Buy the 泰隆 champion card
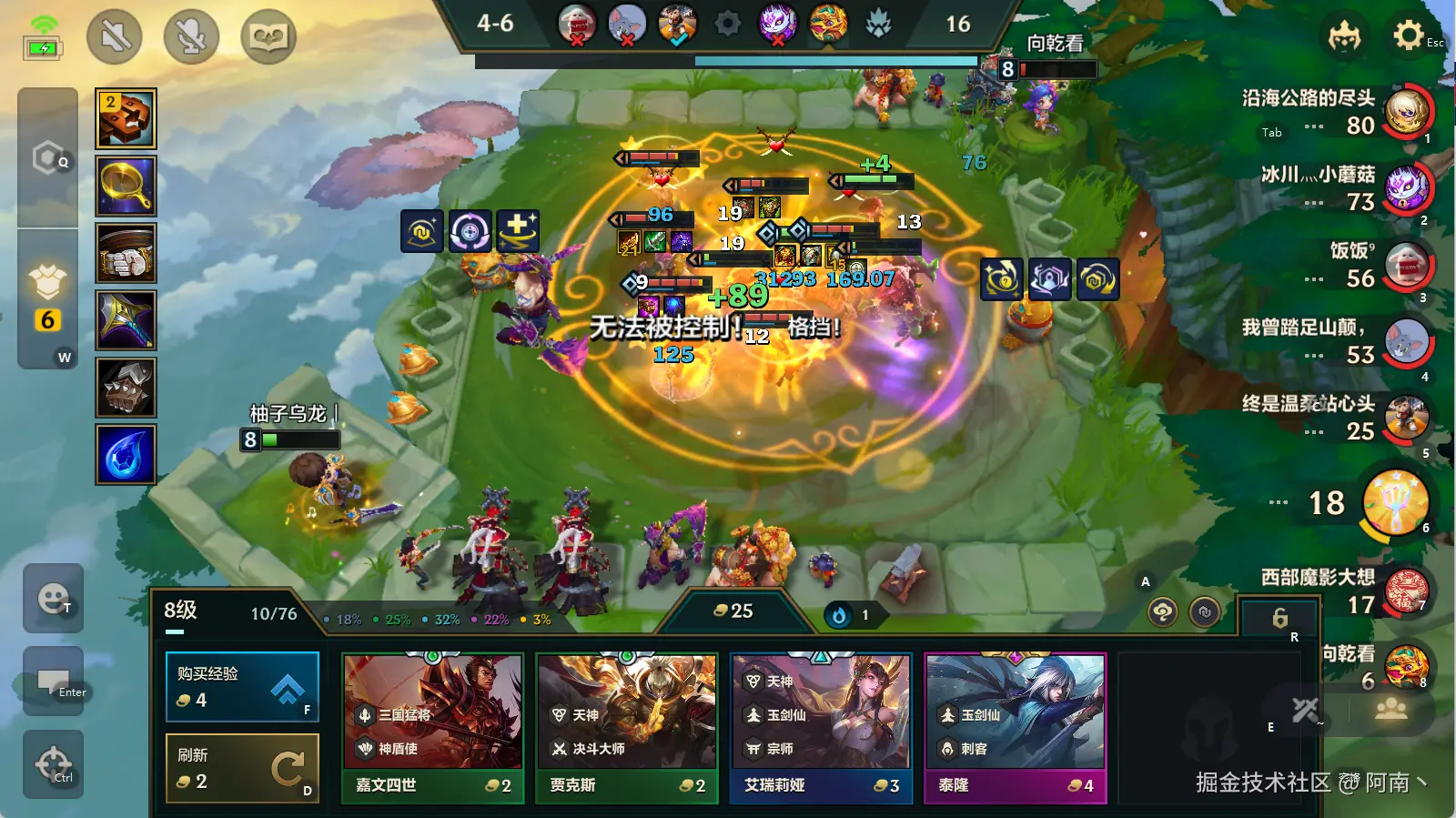Screen dimensions: 1456x818 tap(1016, 727)
